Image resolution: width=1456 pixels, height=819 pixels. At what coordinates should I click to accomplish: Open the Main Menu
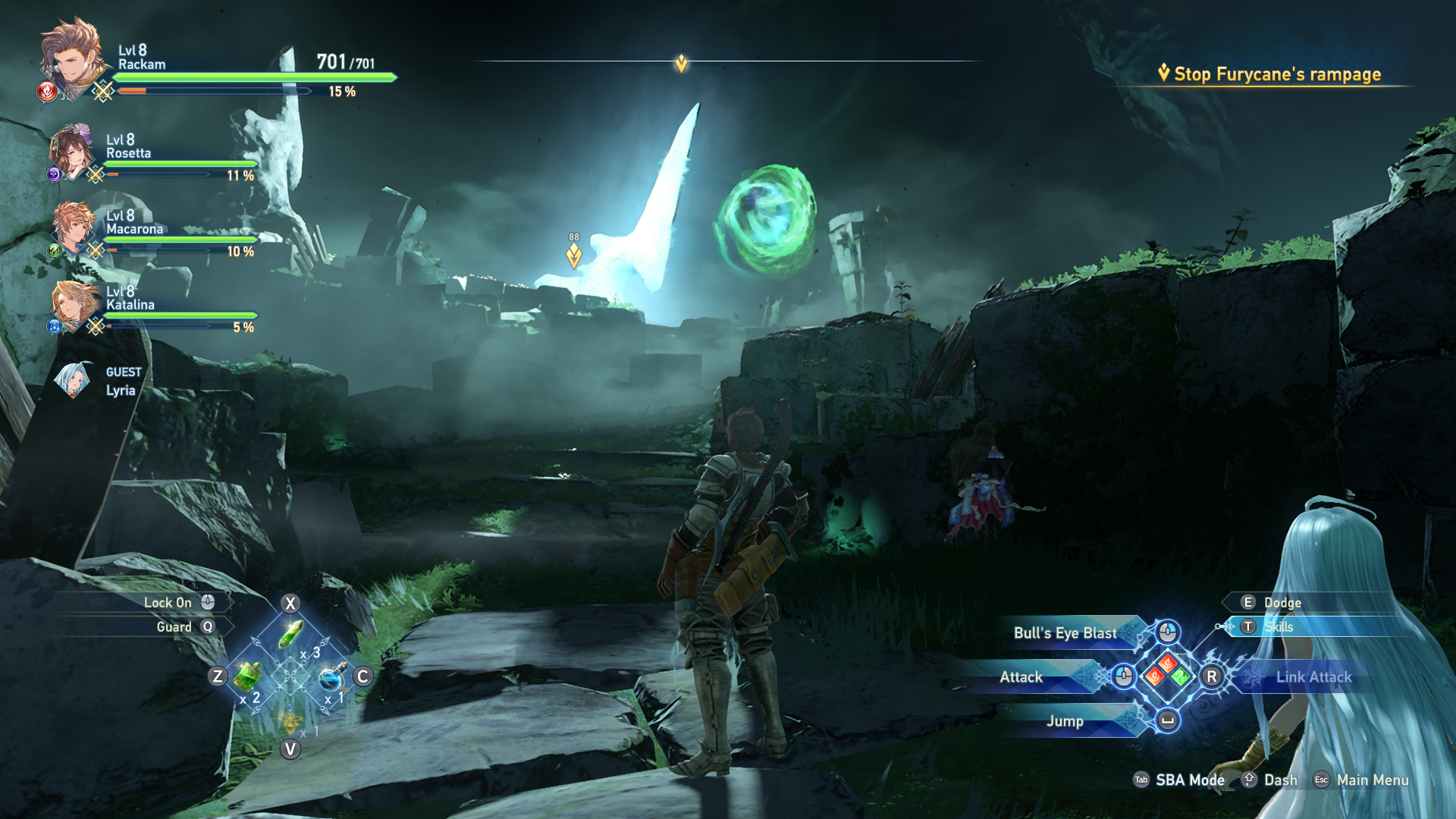tap(1372, 780)
